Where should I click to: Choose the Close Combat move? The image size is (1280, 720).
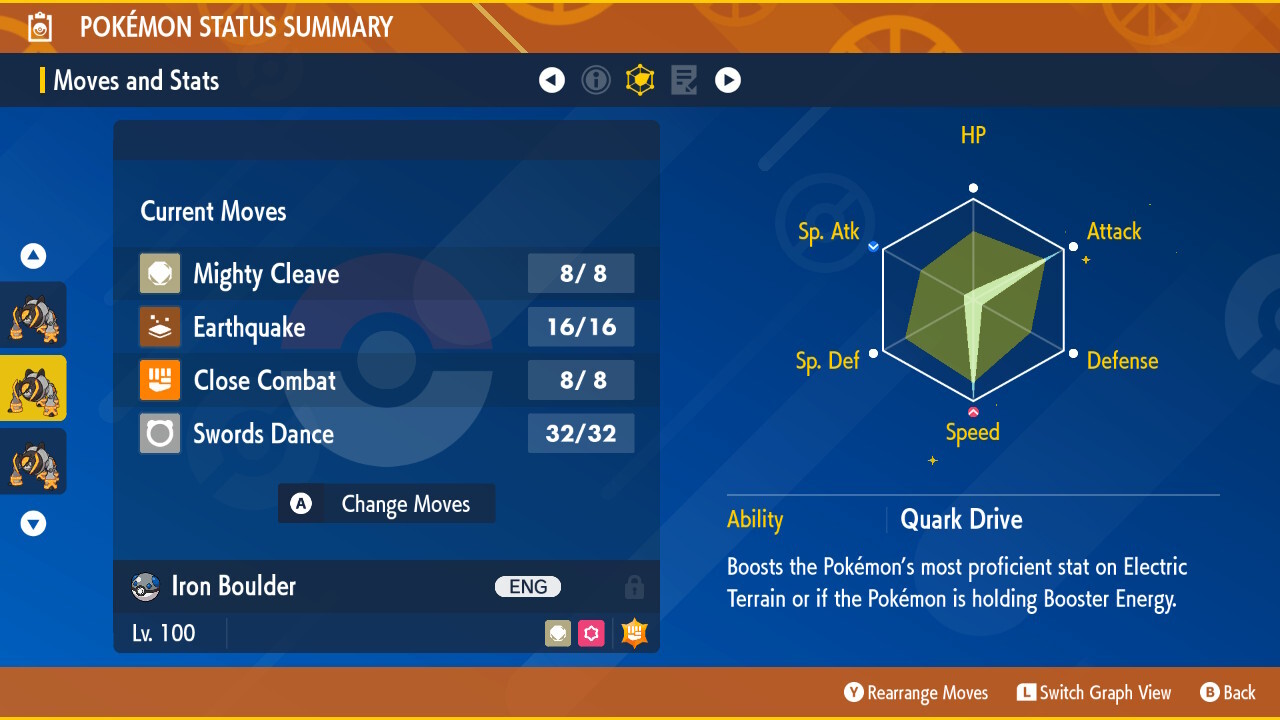point(386,380)
